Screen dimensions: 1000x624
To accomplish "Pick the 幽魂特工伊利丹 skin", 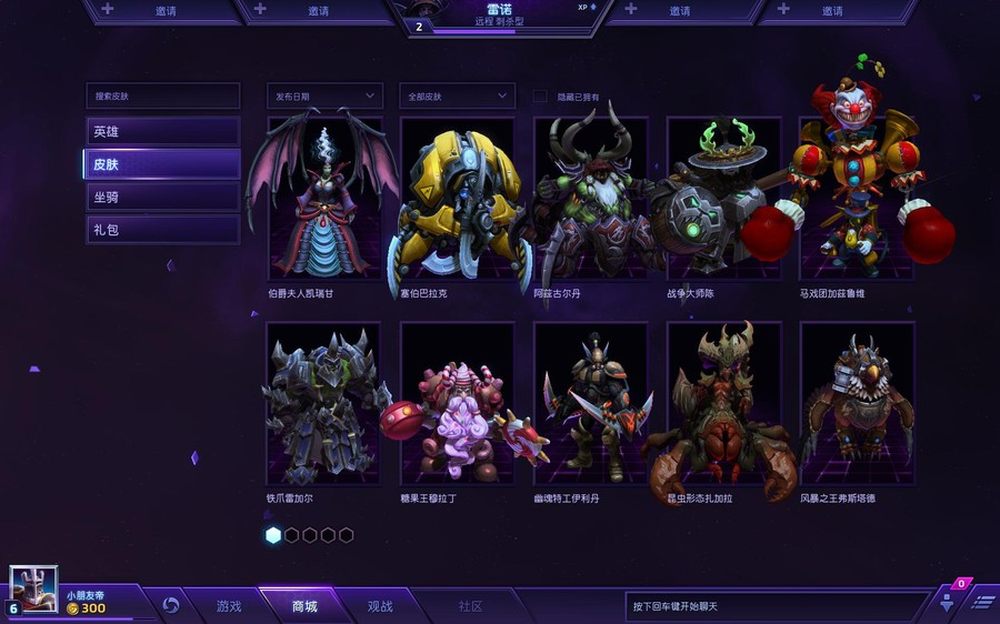I will (590, 404).
